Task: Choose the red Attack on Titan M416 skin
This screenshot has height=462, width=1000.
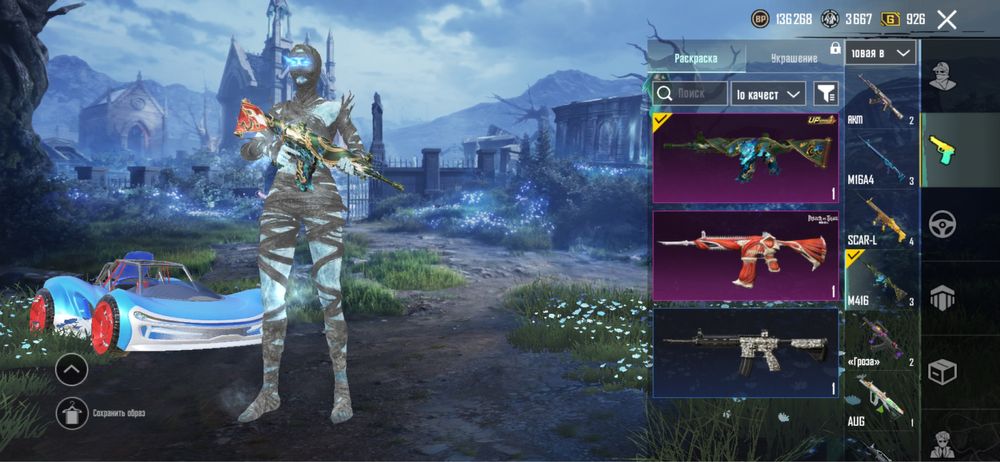Action: click(745, 254)
